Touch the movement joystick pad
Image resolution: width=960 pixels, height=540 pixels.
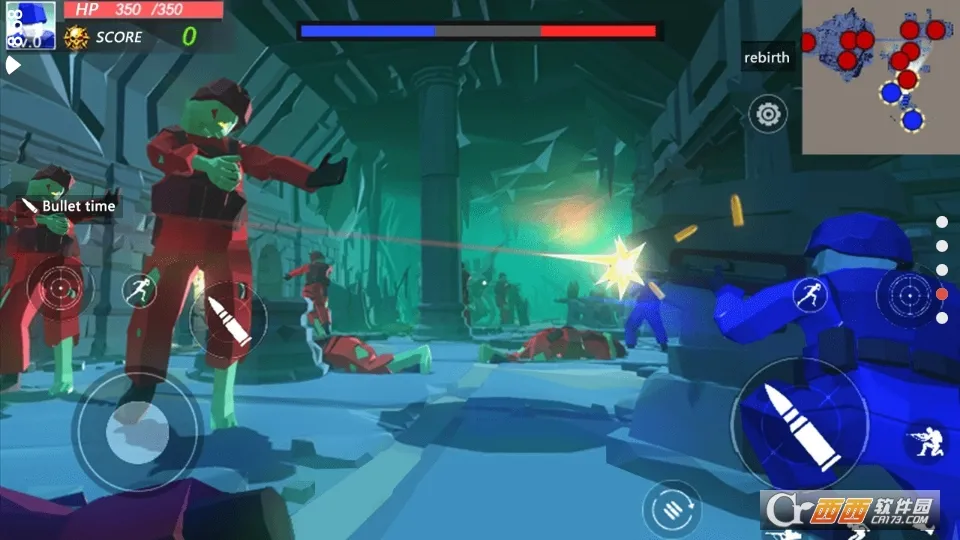click(x=137, y=432)
